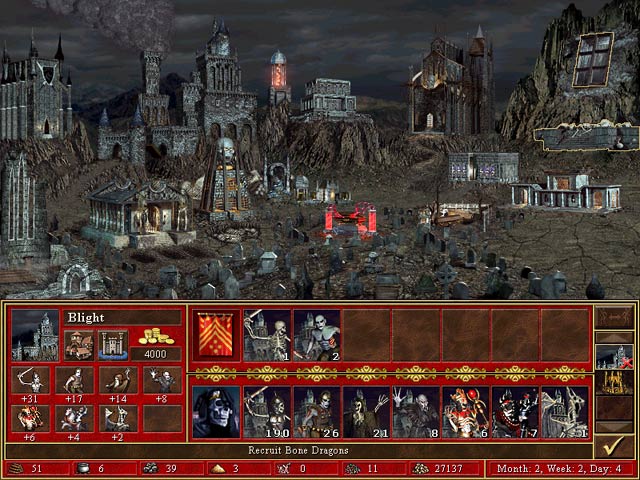The height and width of the screenshot is (480, 640).
Task: Select the garrison's single skeleton stack
Action: pos(266,334)
